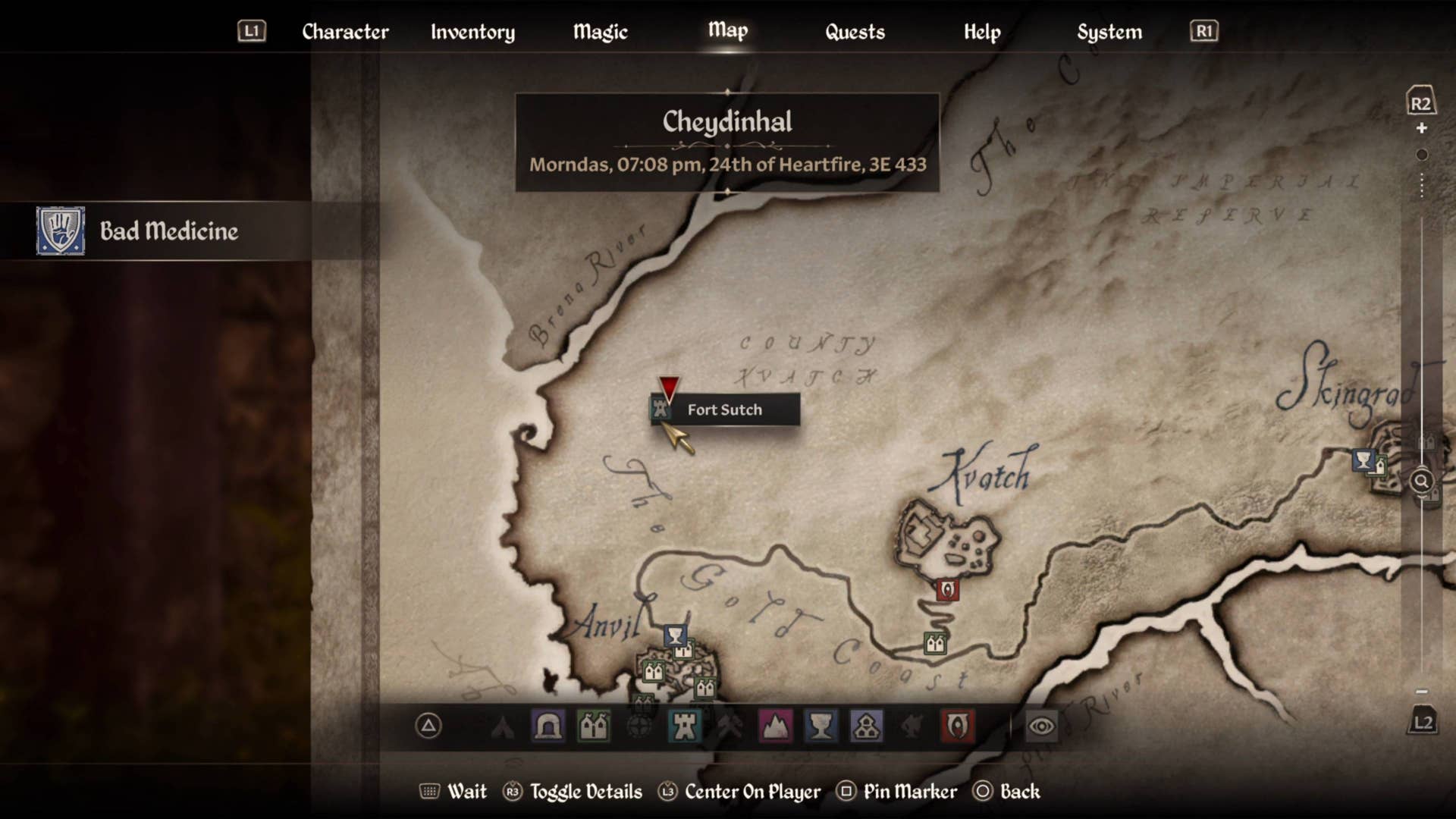Select the Bad Medicine quest entry
The image size is (1456, 819).
click(168, 231)
